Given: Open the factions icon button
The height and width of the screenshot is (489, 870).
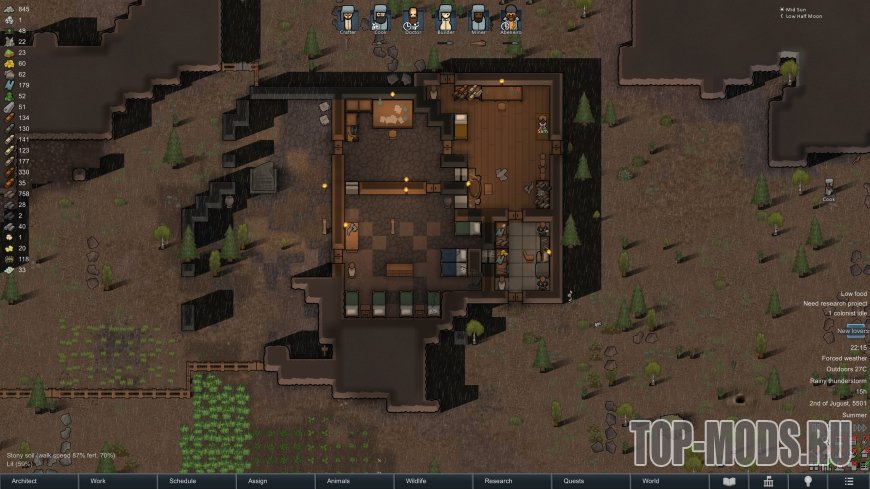Looking at the screenshot, I should [768, 481].
